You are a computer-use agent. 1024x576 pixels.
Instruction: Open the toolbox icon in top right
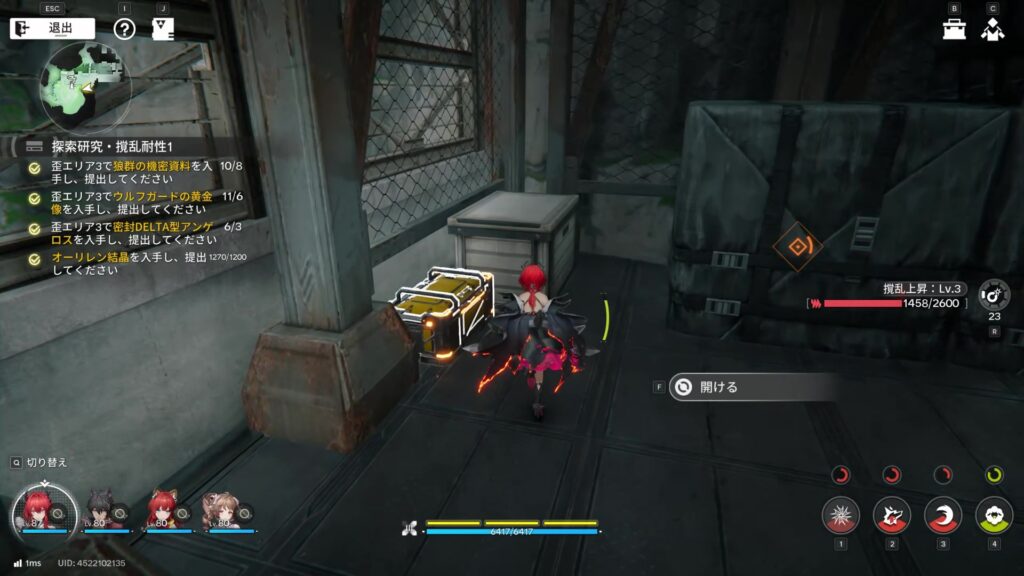[954, 29]
